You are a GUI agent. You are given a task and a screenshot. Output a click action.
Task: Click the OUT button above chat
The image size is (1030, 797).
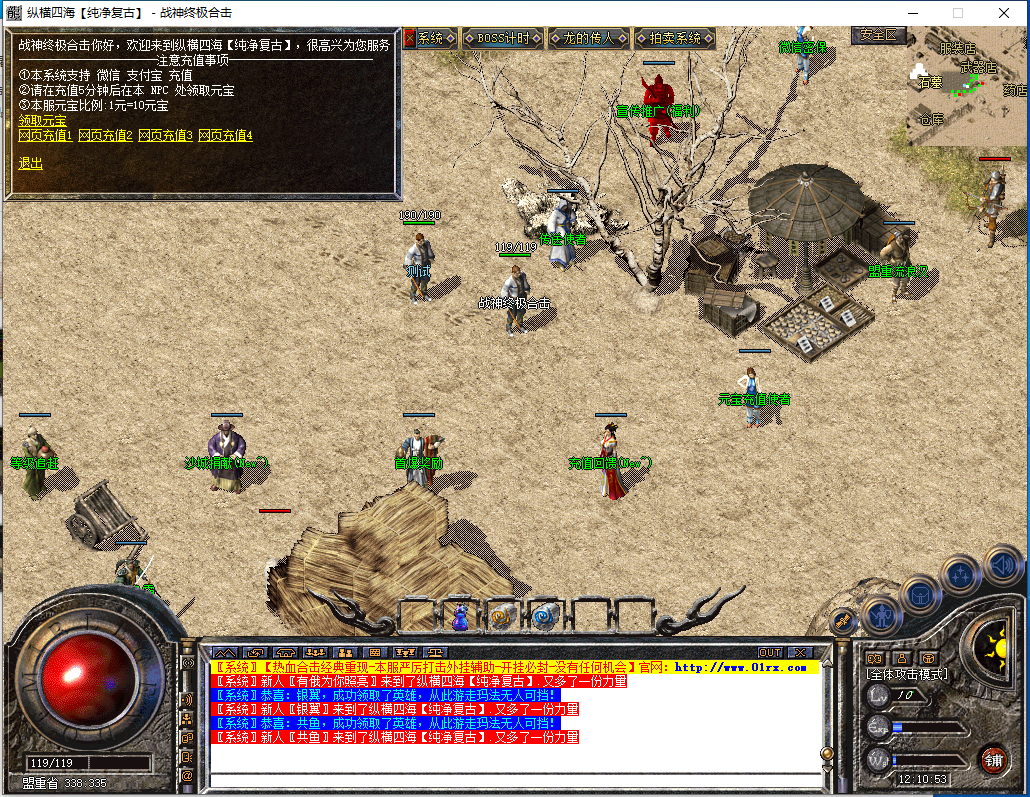tap(769, 652)
